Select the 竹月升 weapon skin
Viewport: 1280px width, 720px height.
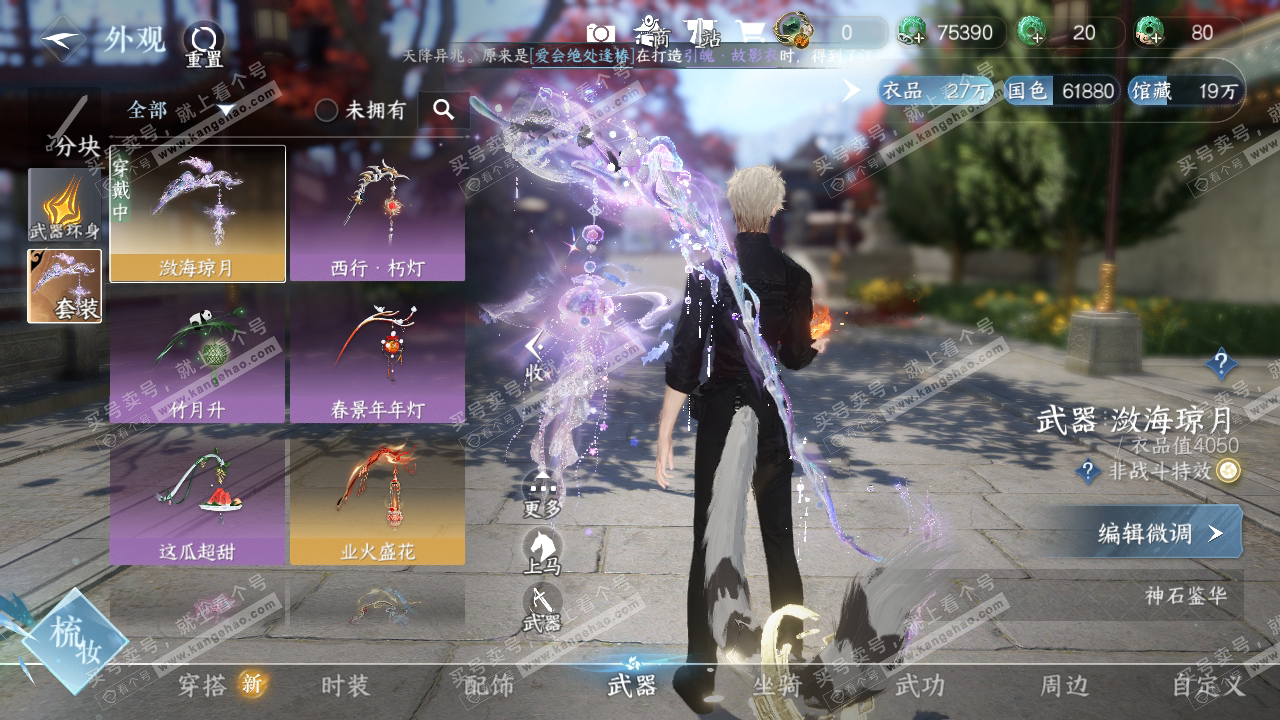(197, 355)
